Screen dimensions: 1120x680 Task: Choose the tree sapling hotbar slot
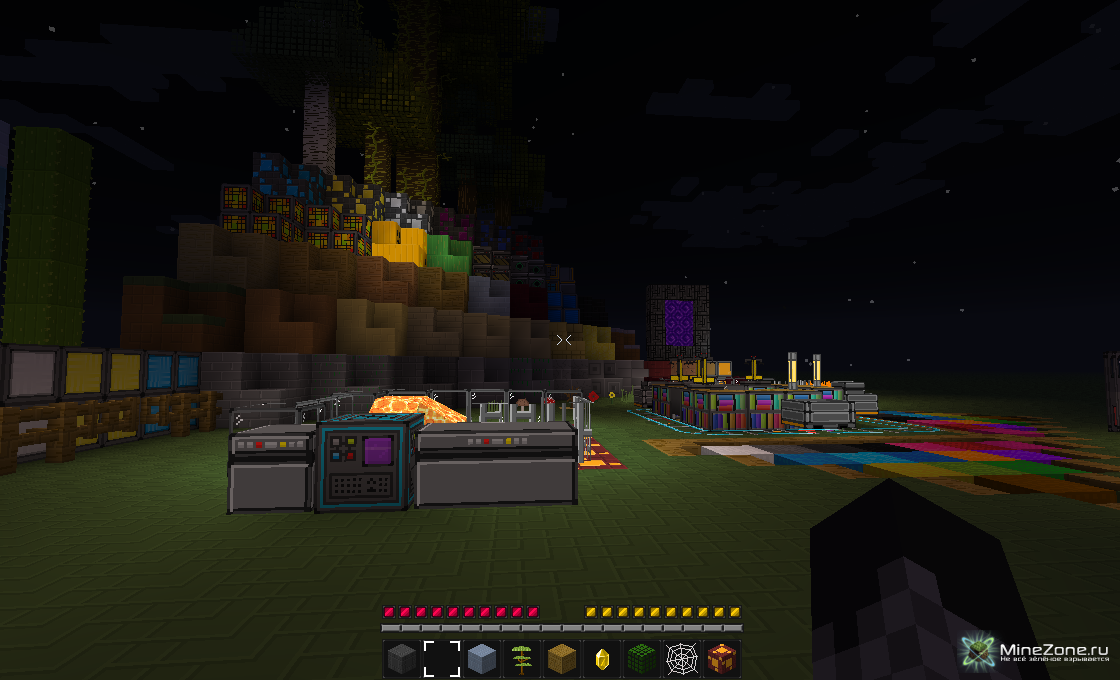pyautogui.click(x=521, y=659)
